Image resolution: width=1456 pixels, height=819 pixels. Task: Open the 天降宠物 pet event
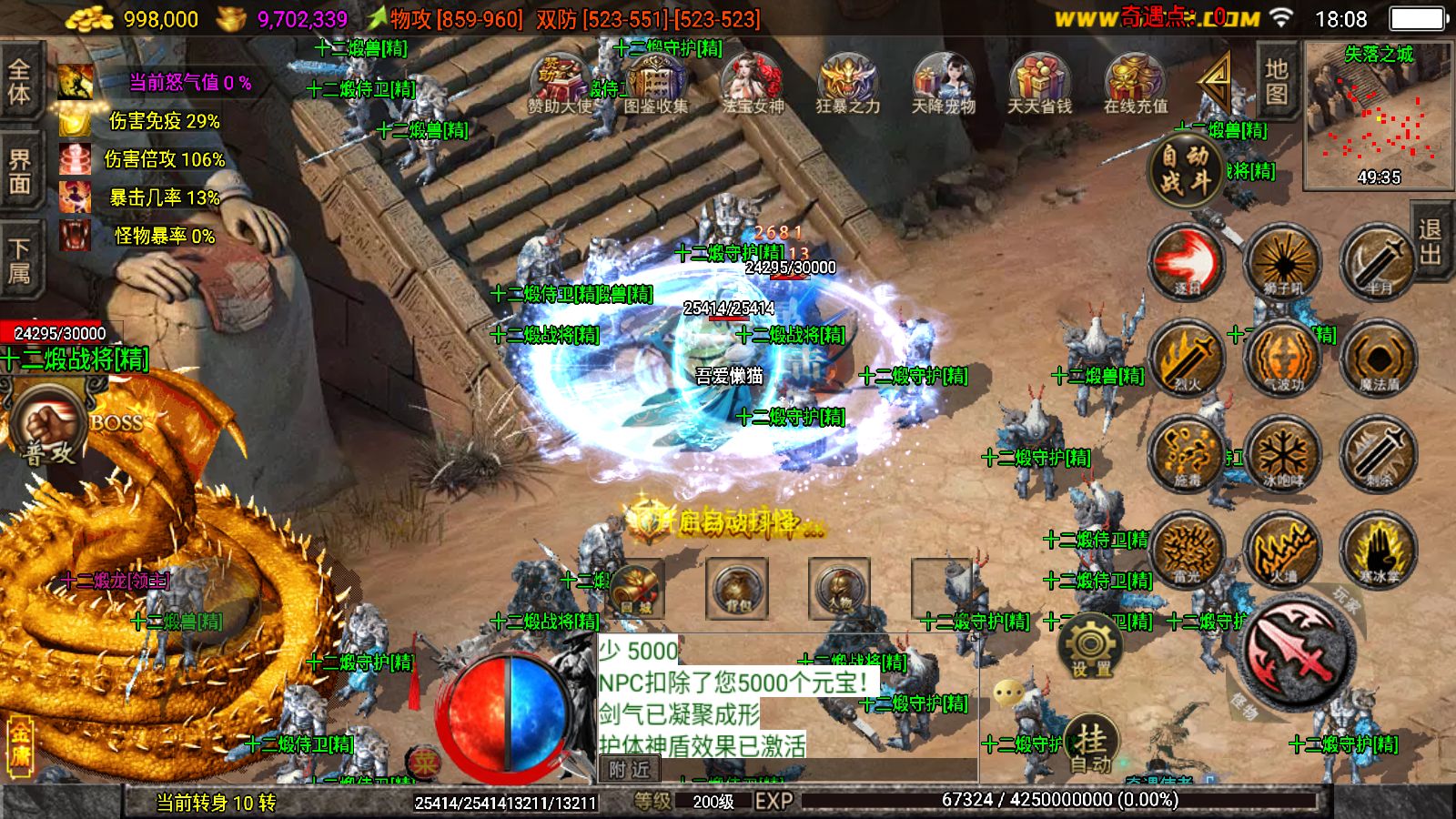[x=943, y=84]
